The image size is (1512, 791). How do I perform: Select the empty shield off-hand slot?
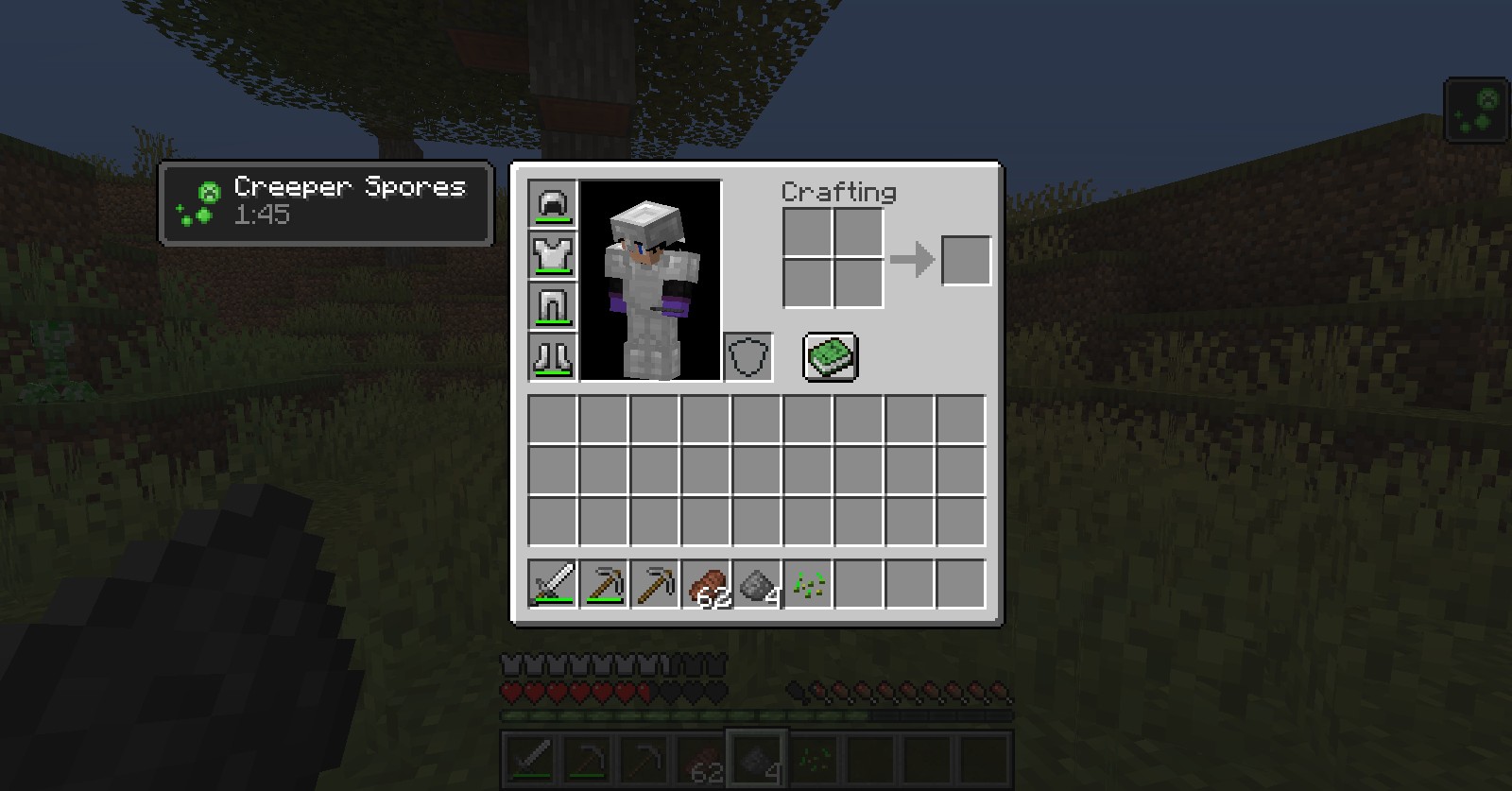pyautogui.click(x=748, y=357)
